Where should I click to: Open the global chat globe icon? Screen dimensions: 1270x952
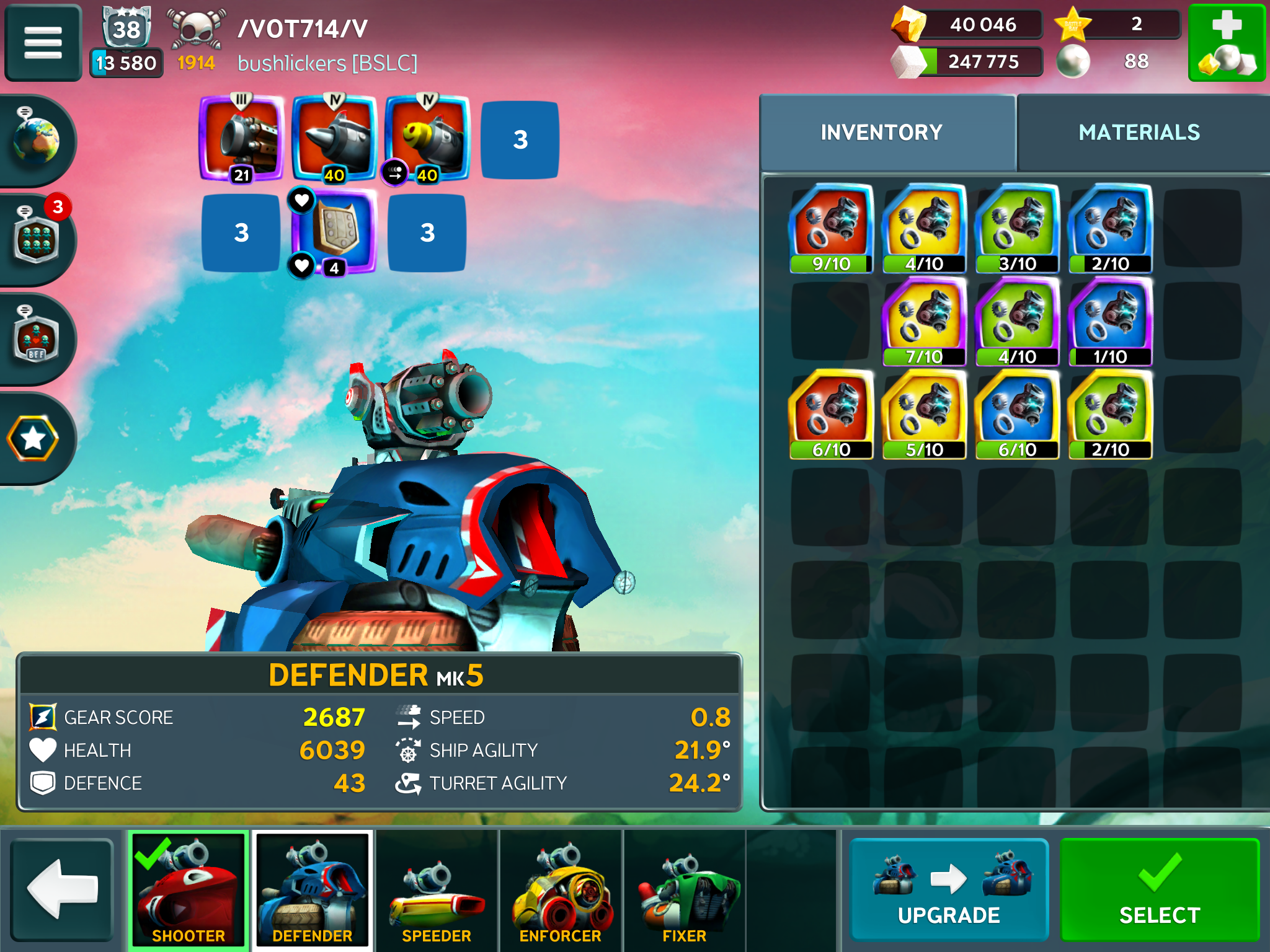(x=37, y=140)
